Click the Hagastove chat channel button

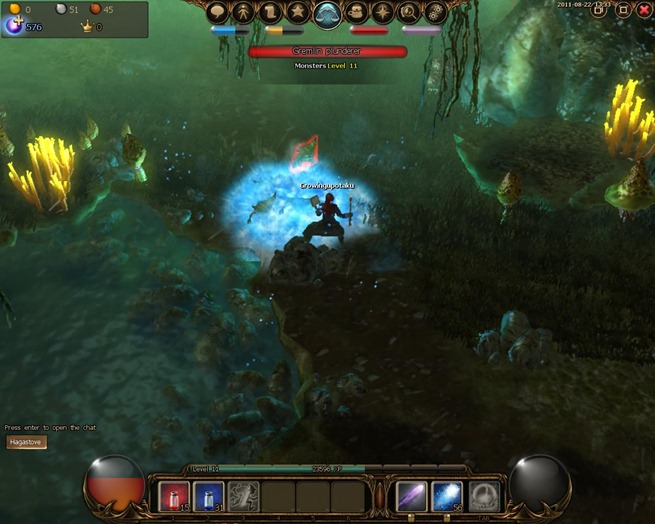pos(26,442)
